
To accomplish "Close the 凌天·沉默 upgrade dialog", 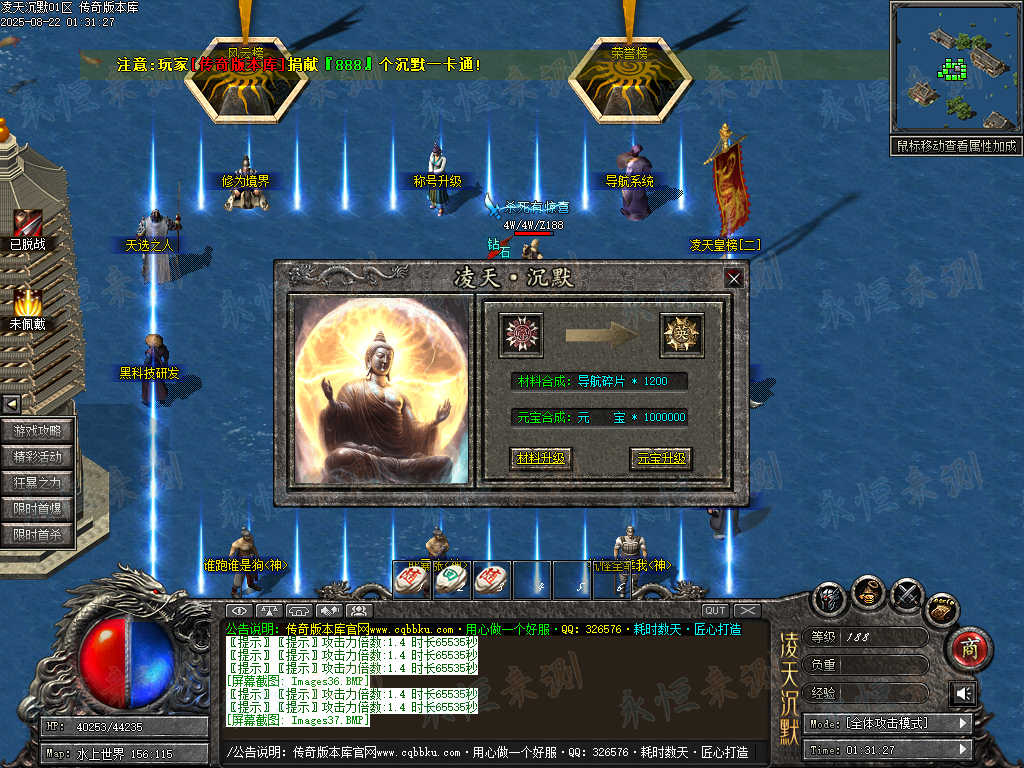I will click(734, 278).
